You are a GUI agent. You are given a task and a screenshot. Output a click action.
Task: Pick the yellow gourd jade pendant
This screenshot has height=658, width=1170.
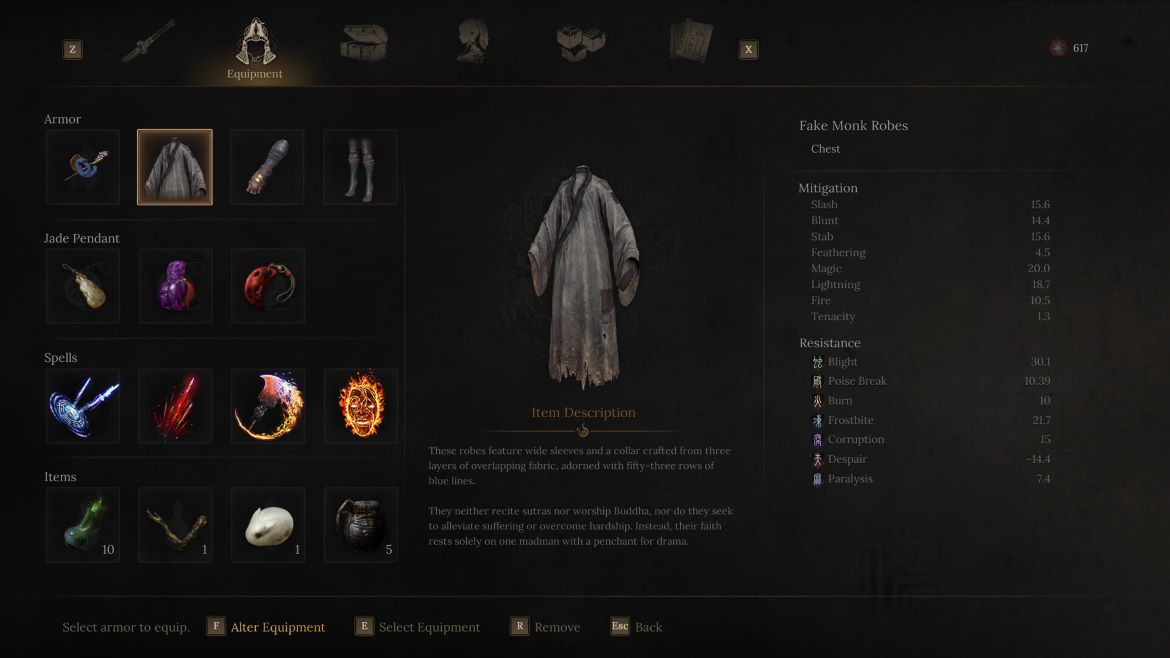tap(82, 286)
